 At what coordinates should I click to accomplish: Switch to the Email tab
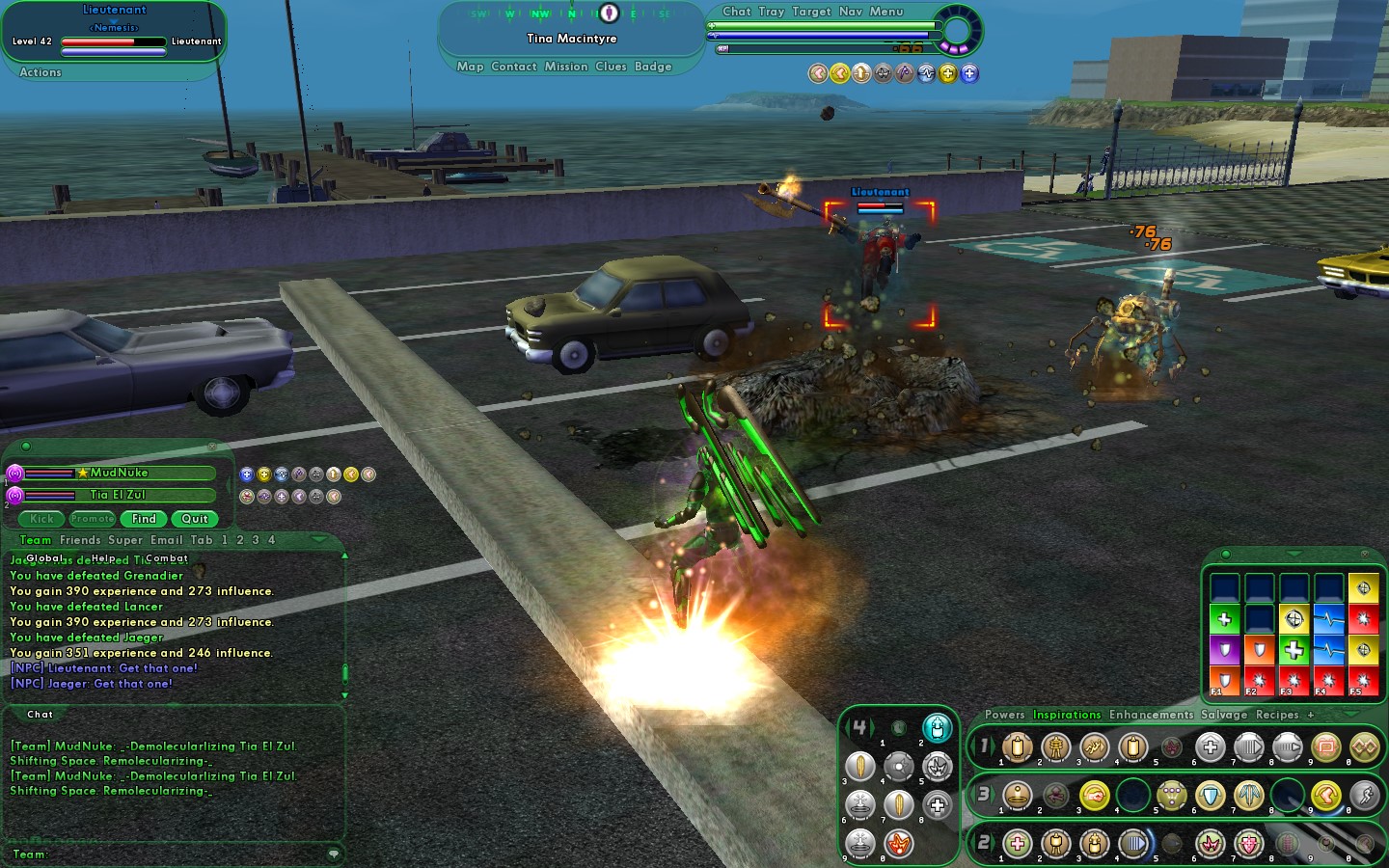(166, 540)
